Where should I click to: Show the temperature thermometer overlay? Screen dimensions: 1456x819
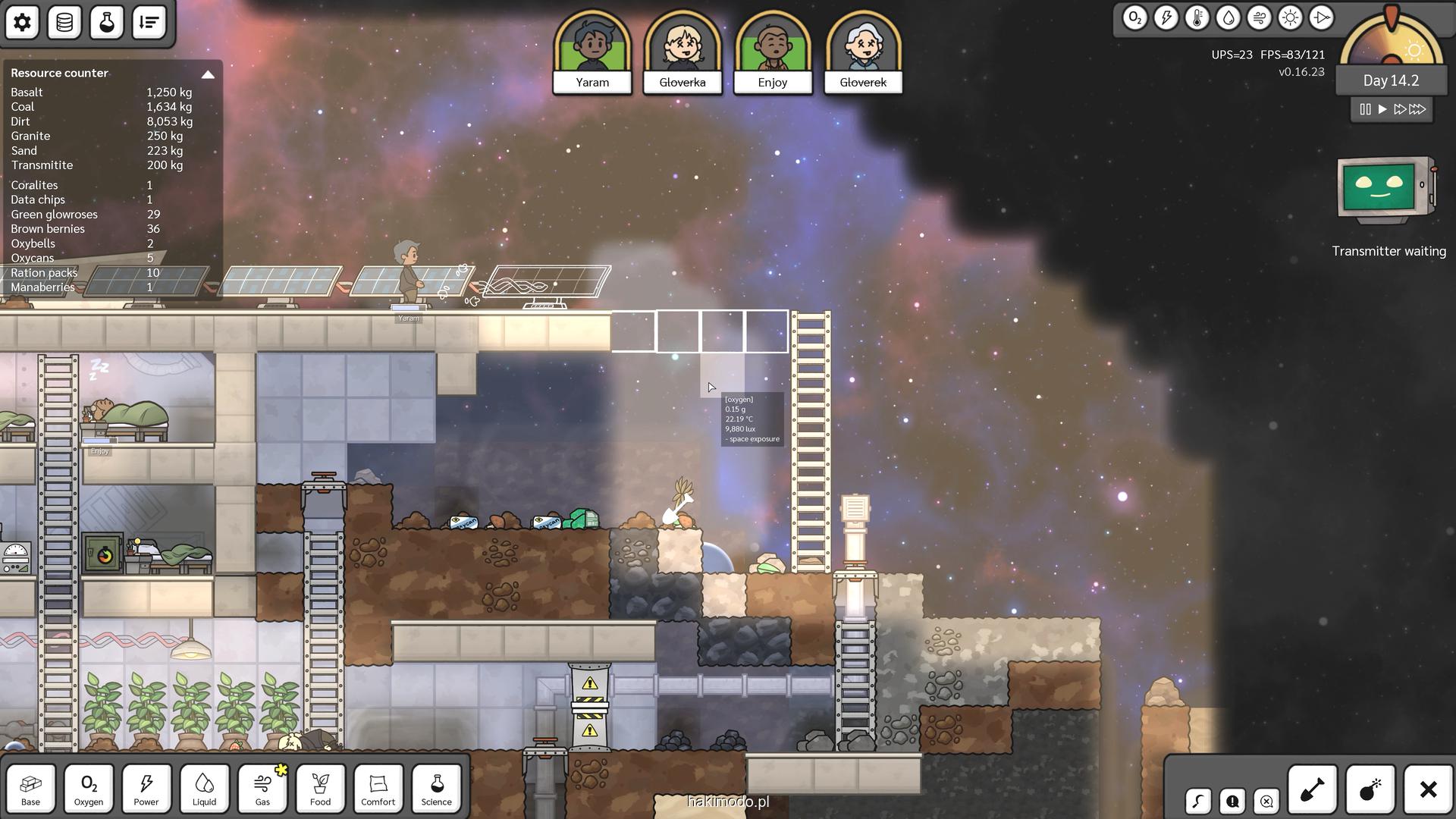click(x=1197, y=18)
